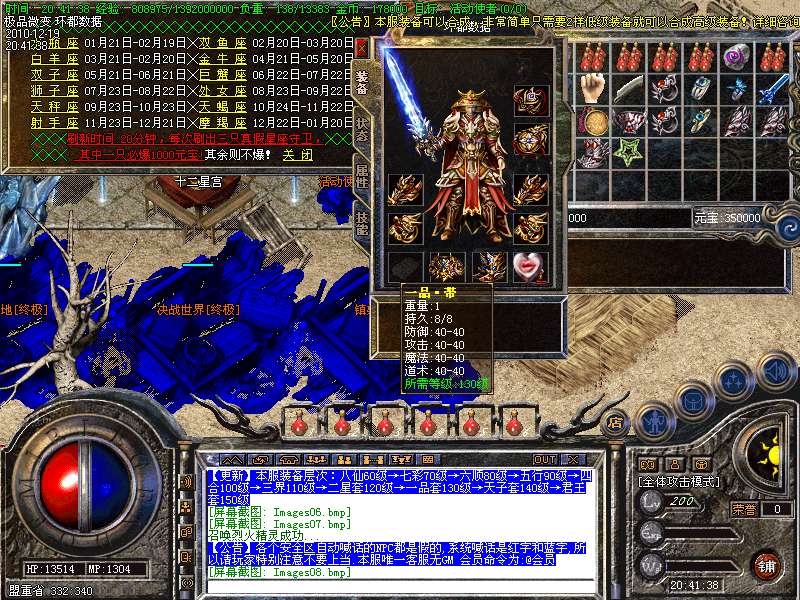Click the pink heart equipment slot
This screenshot has width=800, height=600.
click(530, 266)
